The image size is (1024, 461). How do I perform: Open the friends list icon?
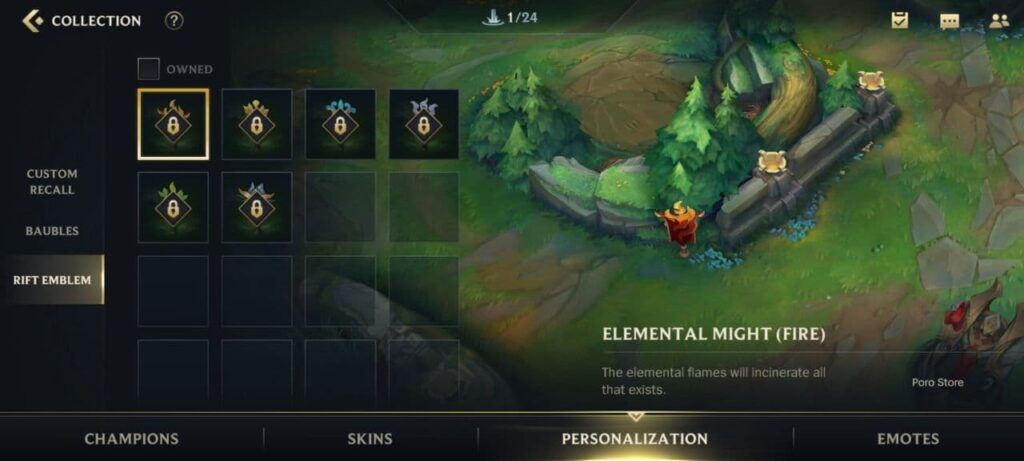click(998, 20)
